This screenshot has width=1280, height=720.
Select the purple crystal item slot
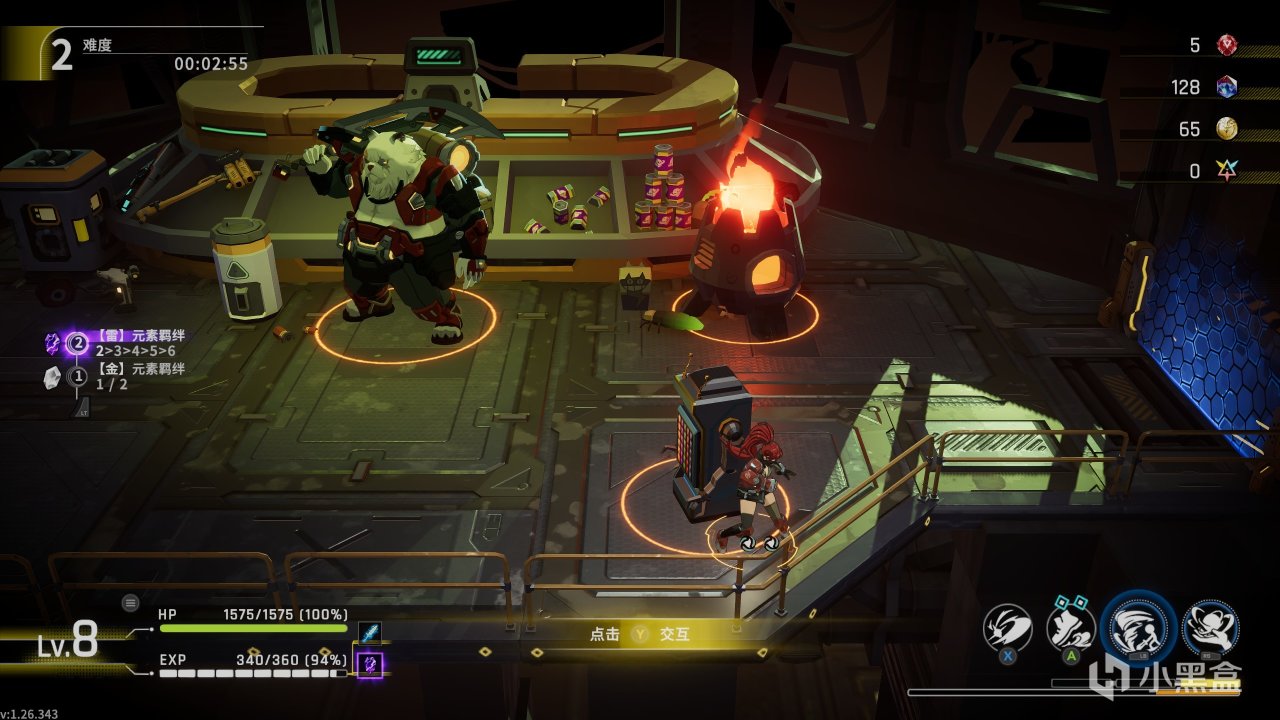point(370,664)
